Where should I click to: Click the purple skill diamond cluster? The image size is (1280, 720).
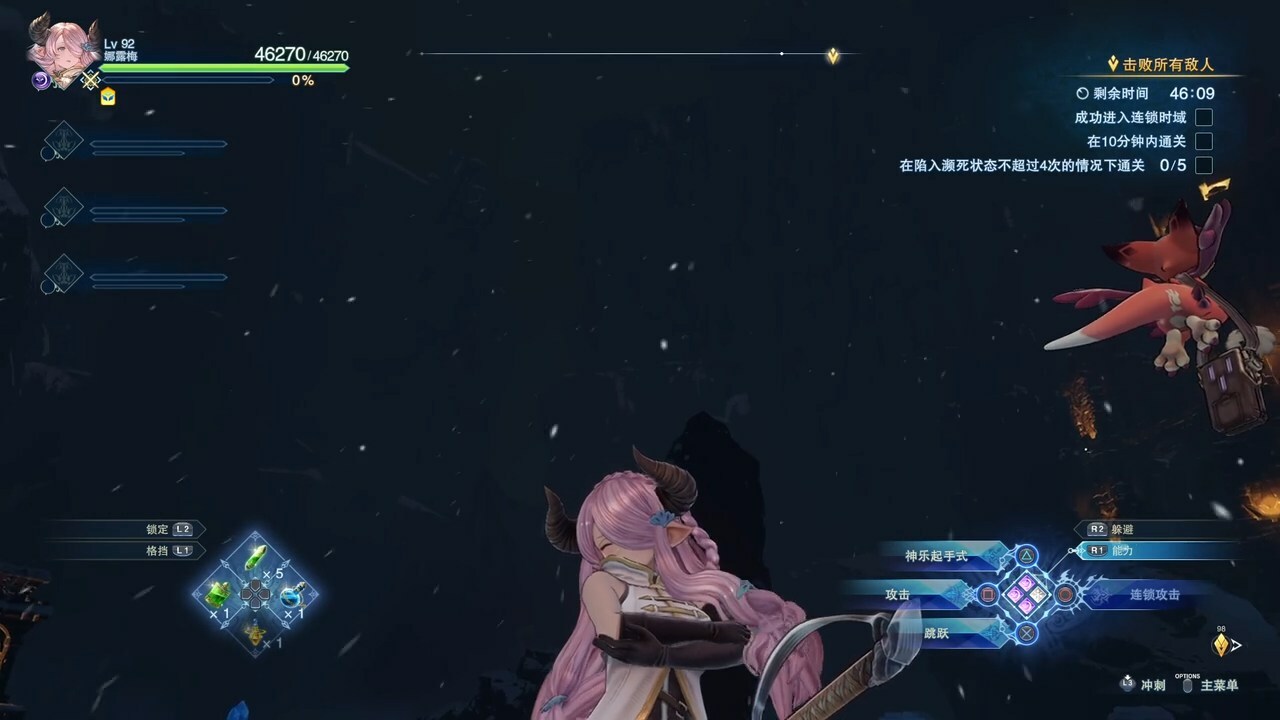(1027, 594)
